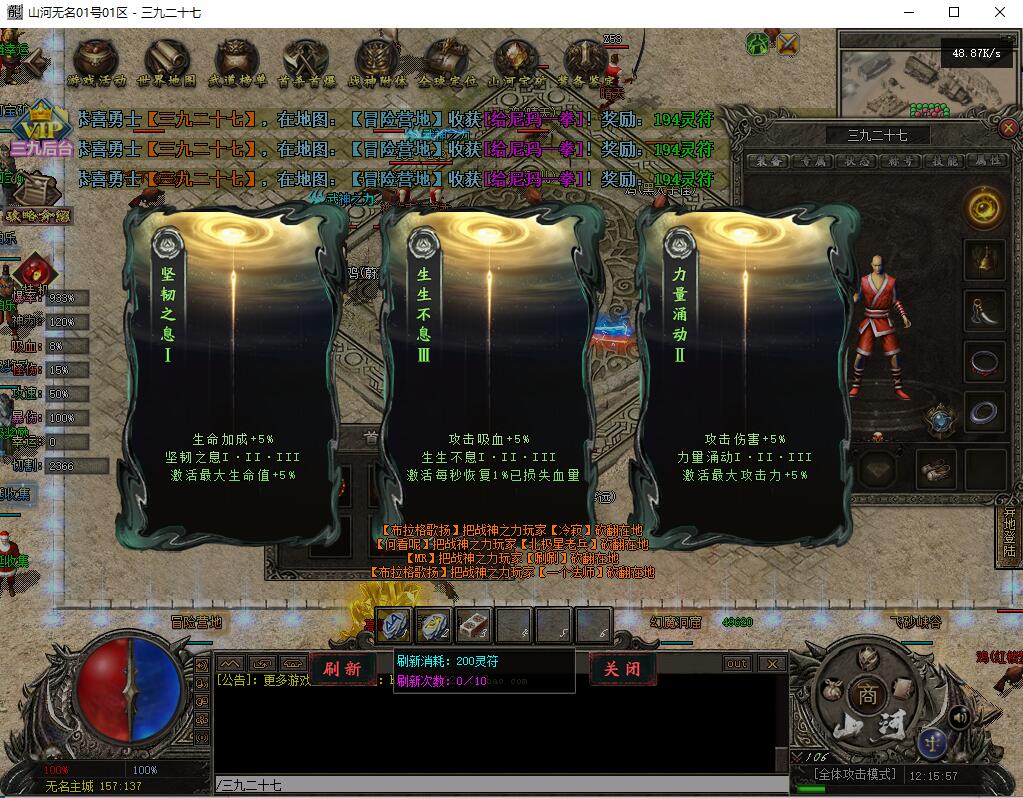Open the 属性 attributes tab

989,161
